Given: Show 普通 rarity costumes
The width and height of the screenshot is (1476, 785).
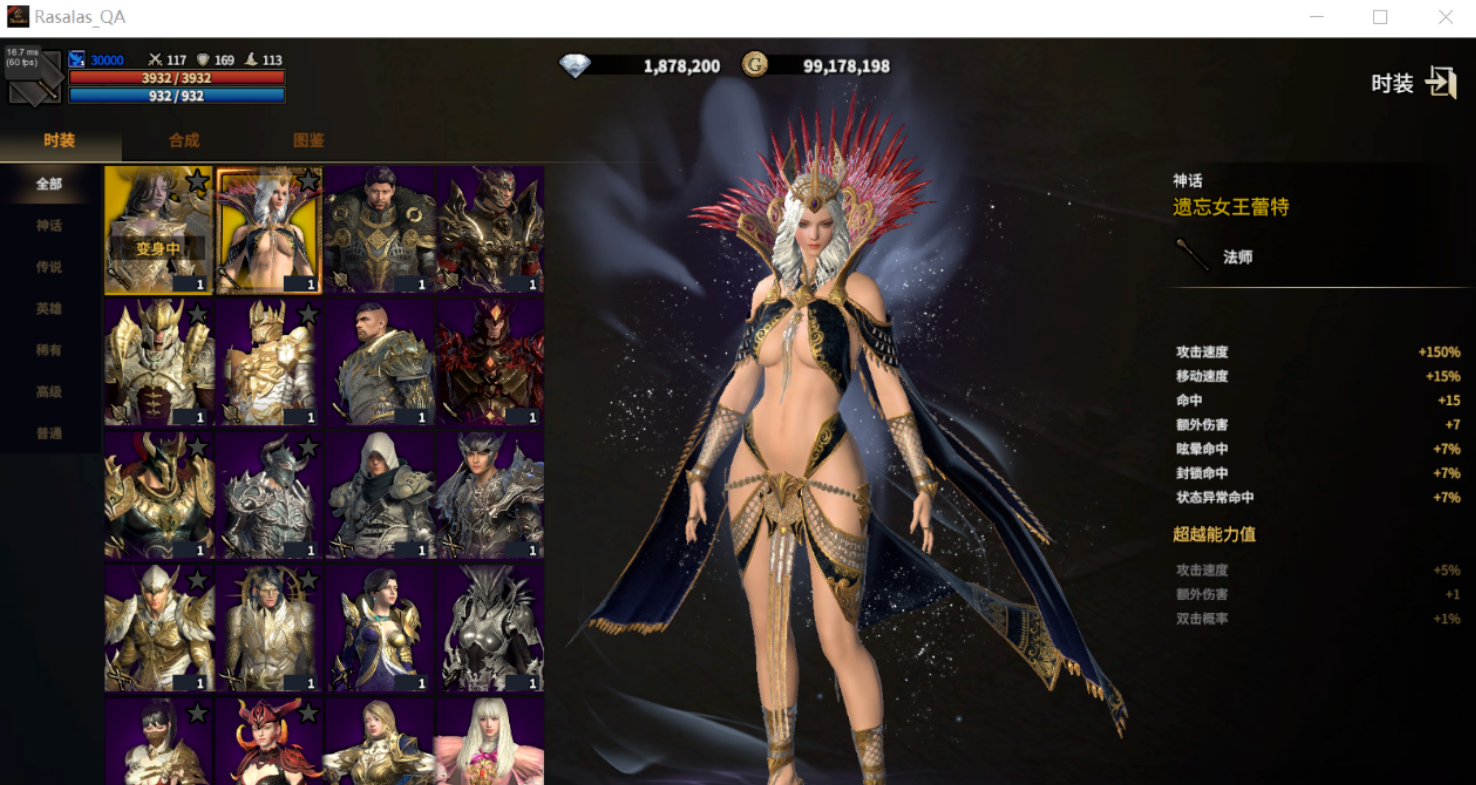Looking at the screenshot, I should [49, 433].
